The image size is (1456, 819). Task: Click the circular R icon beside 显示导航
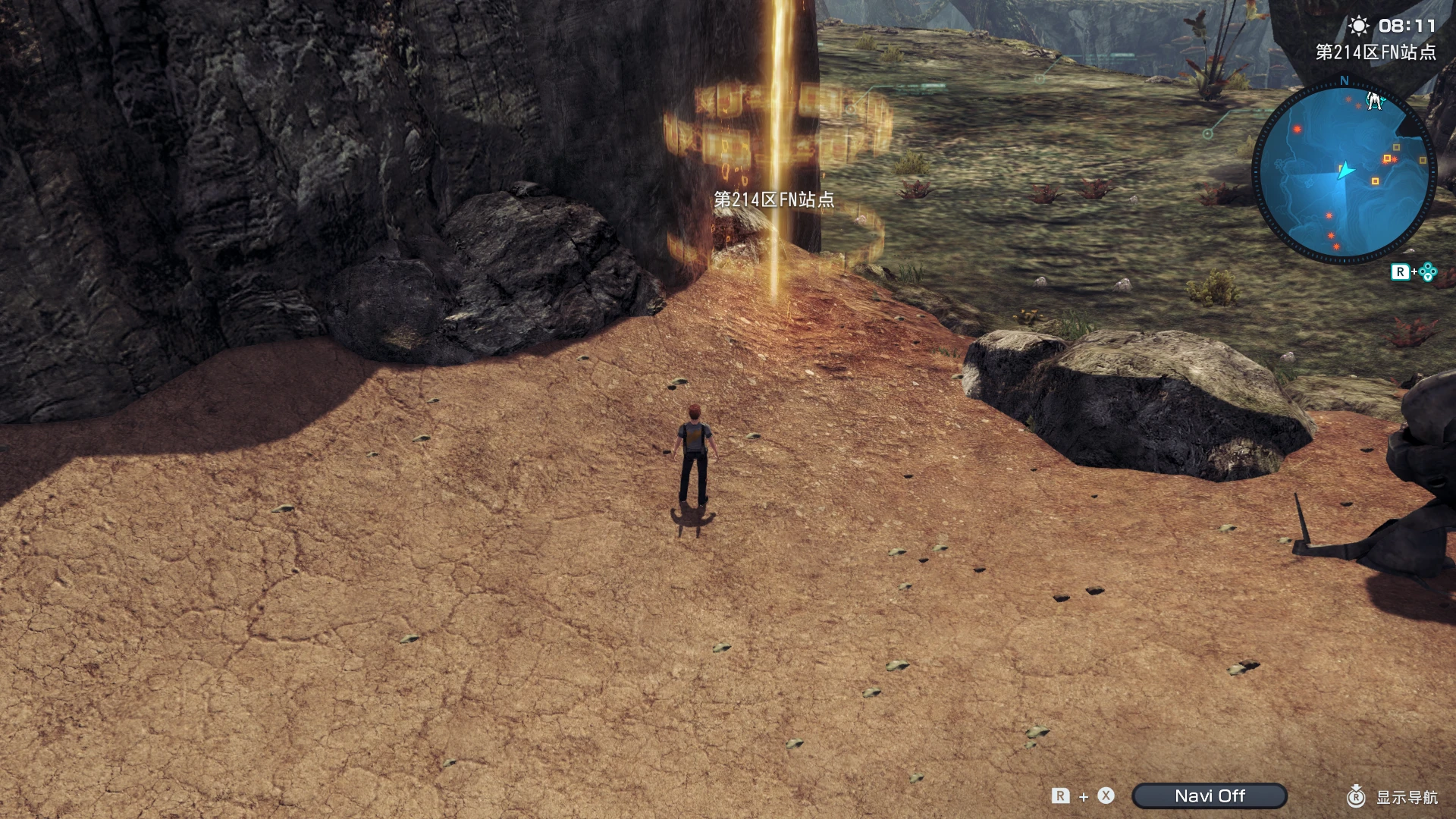click(x=1357, y=796)
